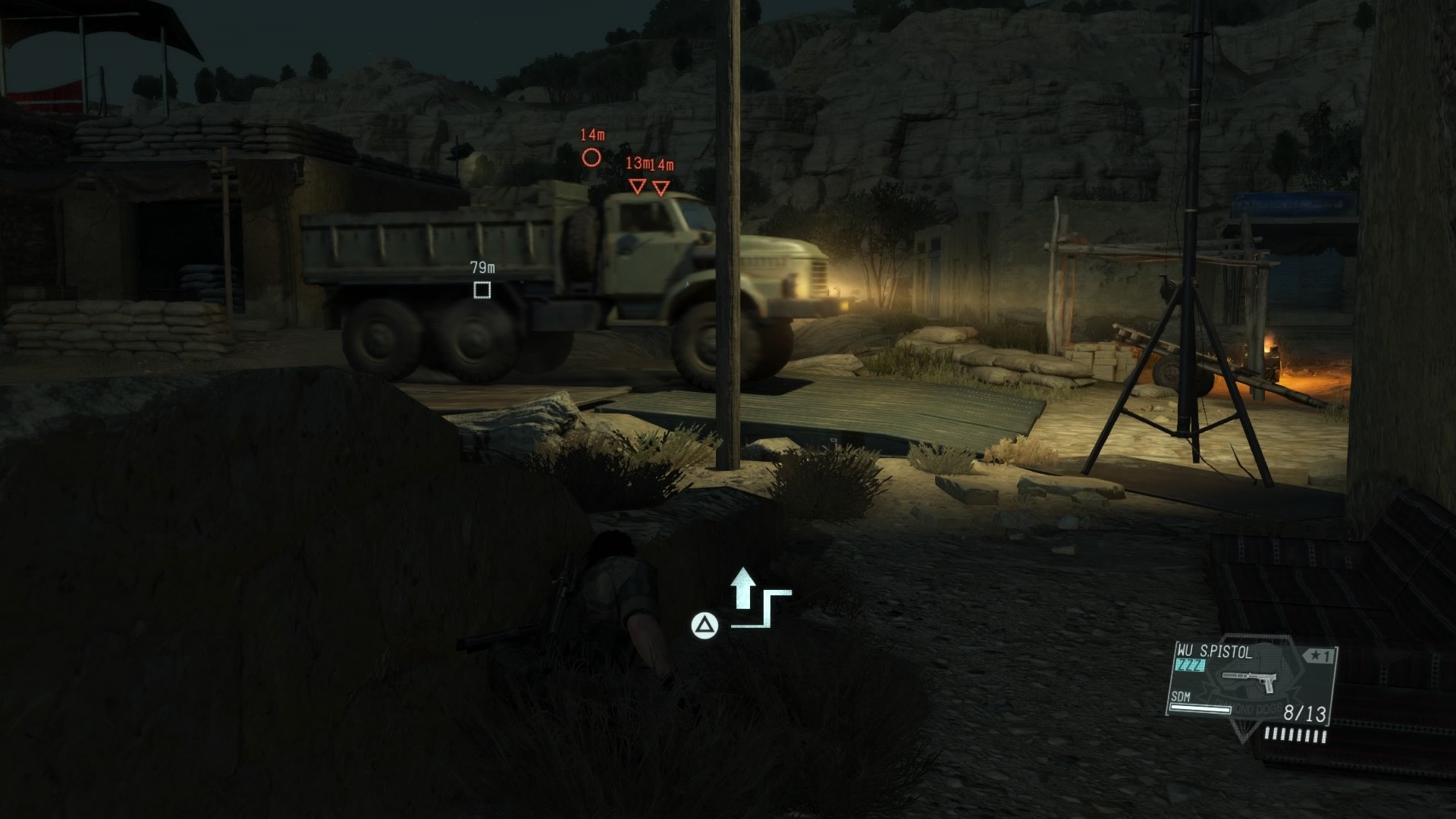Toggle the star rank badge on the weapon

(x=1319, y=655)
